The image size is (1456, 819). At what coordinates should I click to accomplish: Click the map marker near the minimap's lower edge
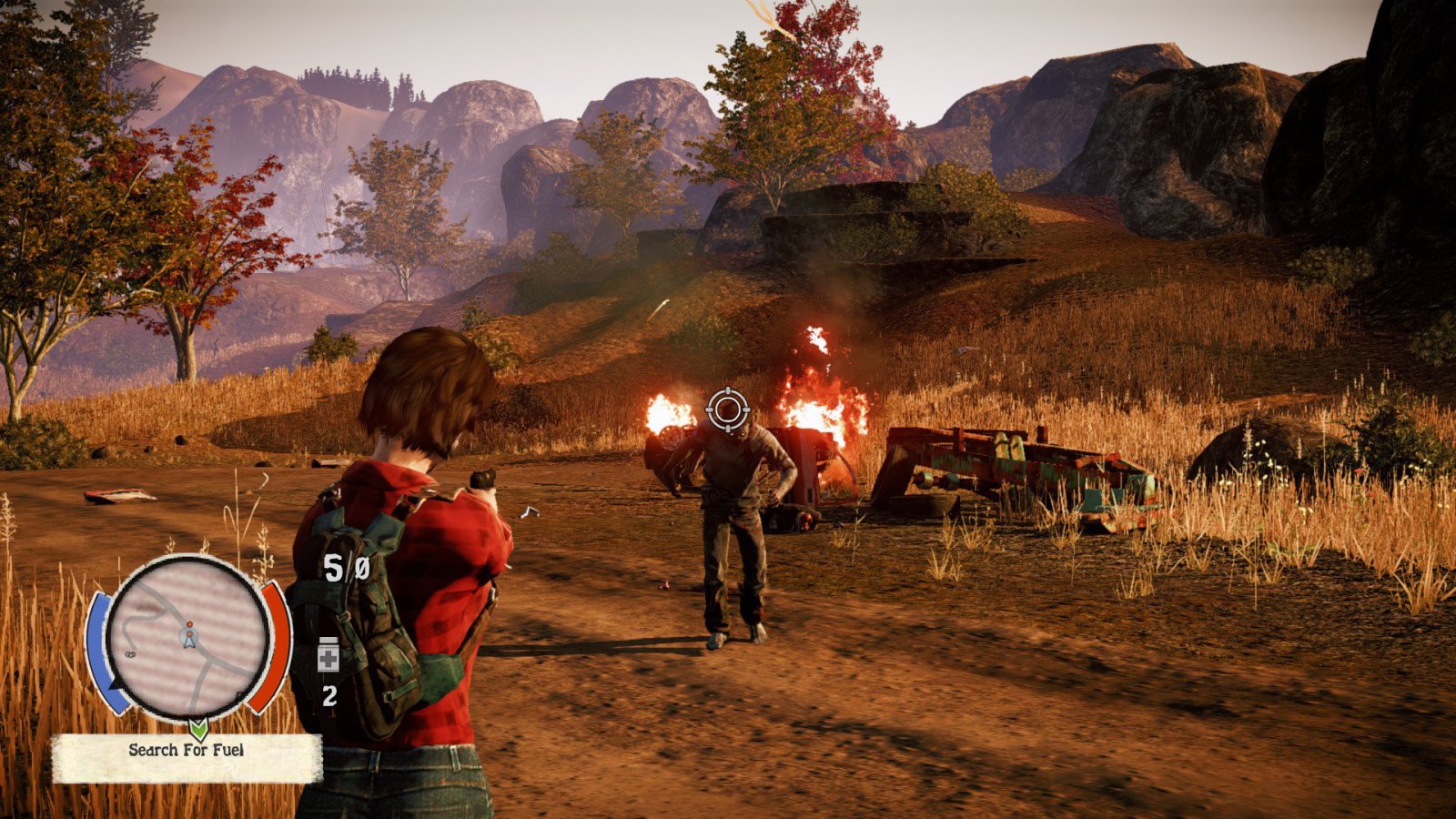tap(238, 694)
